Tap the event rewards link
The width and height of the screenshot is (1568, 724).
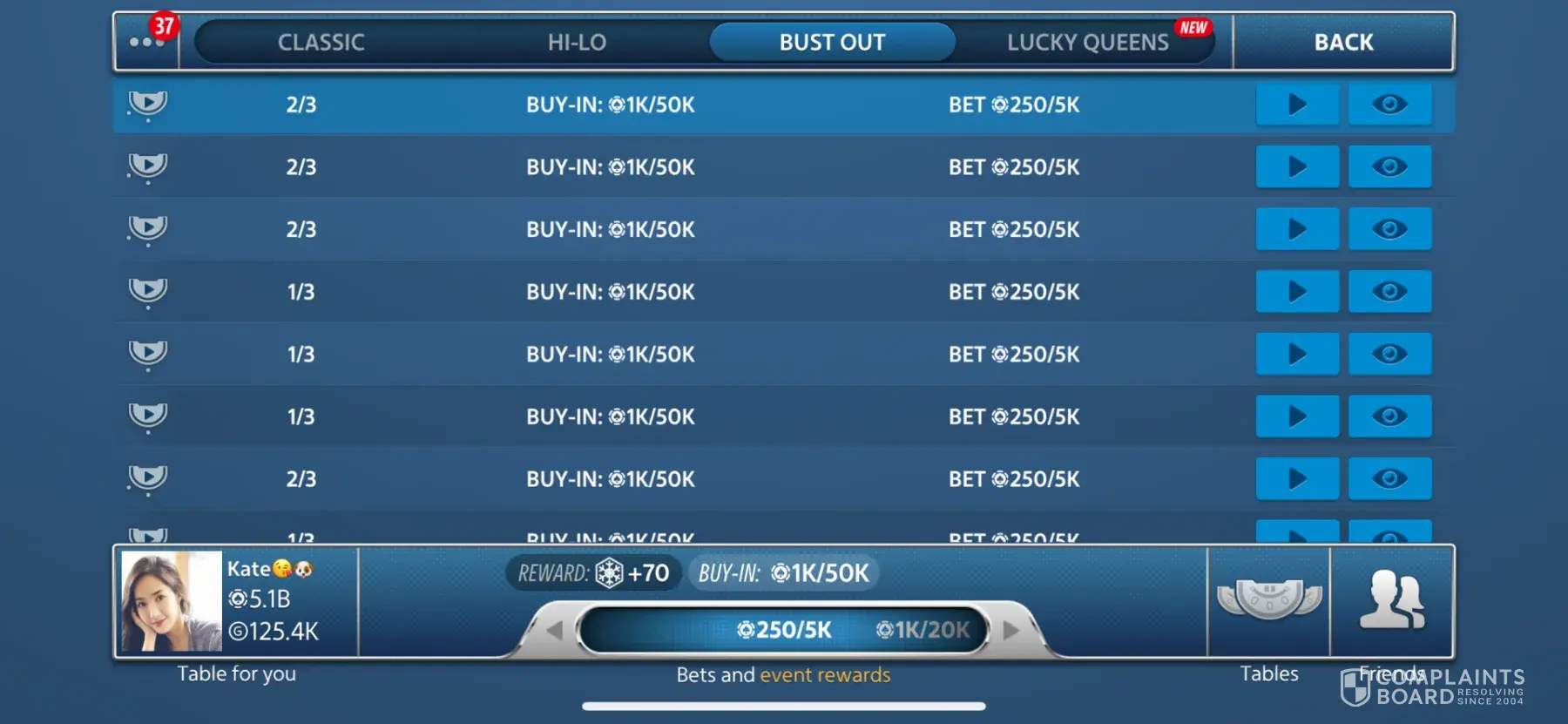point(825,675)
